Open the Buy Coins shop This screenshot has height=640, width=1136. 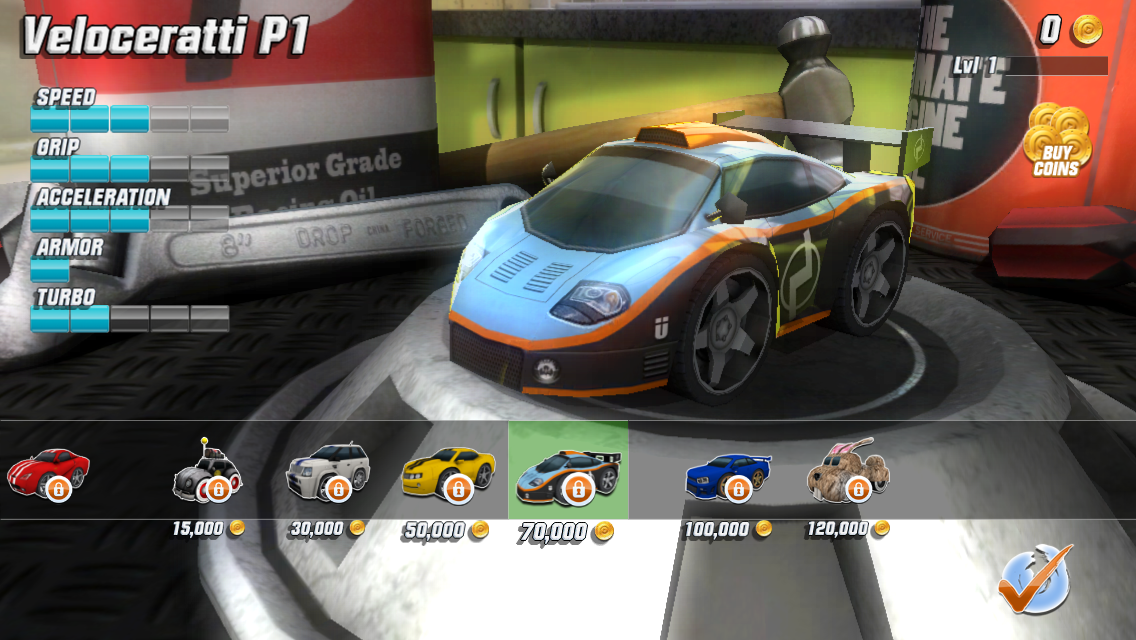point(1058,141)
